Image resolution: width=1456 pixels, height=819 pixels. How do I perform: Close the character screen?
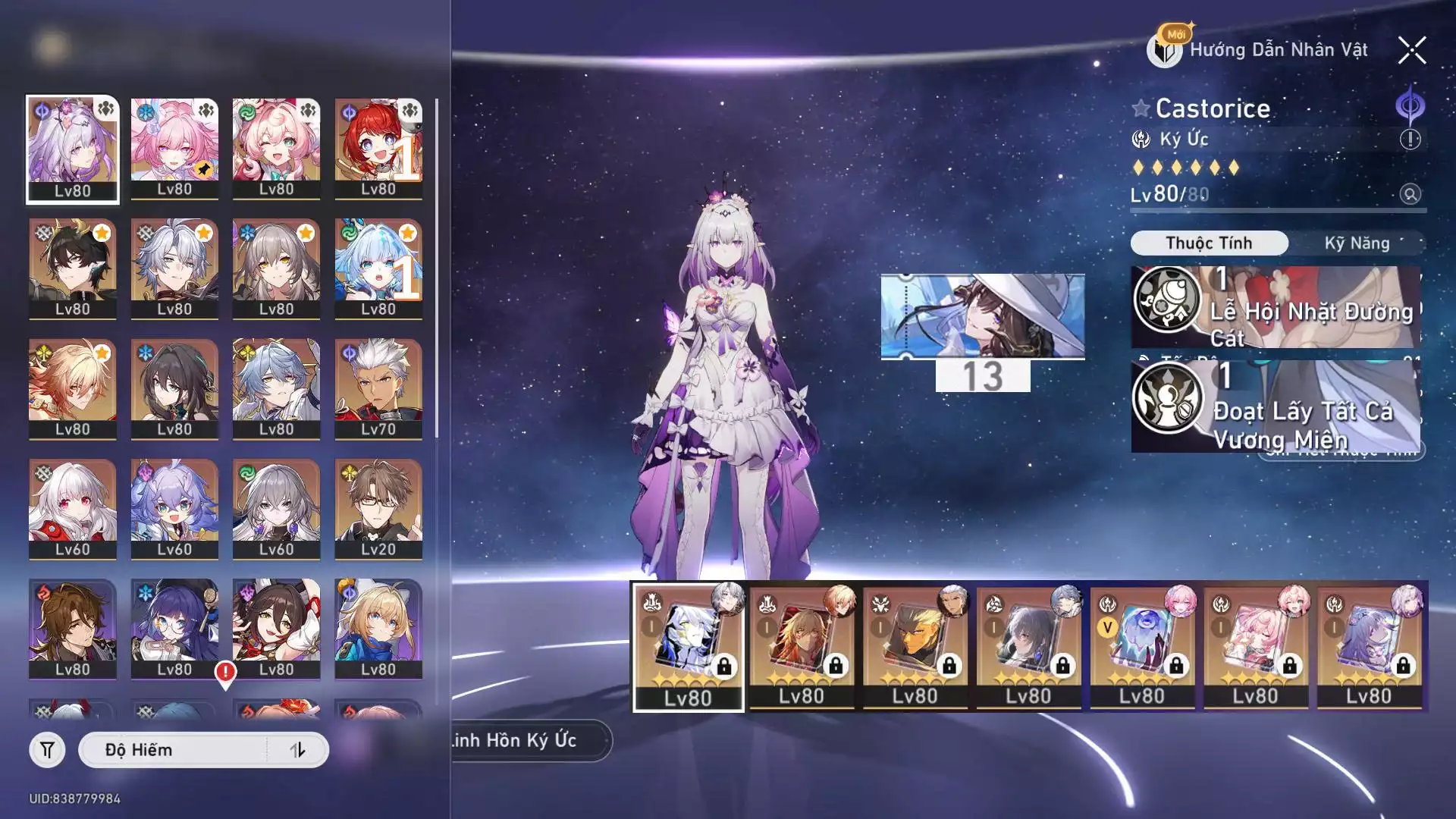1411,51
